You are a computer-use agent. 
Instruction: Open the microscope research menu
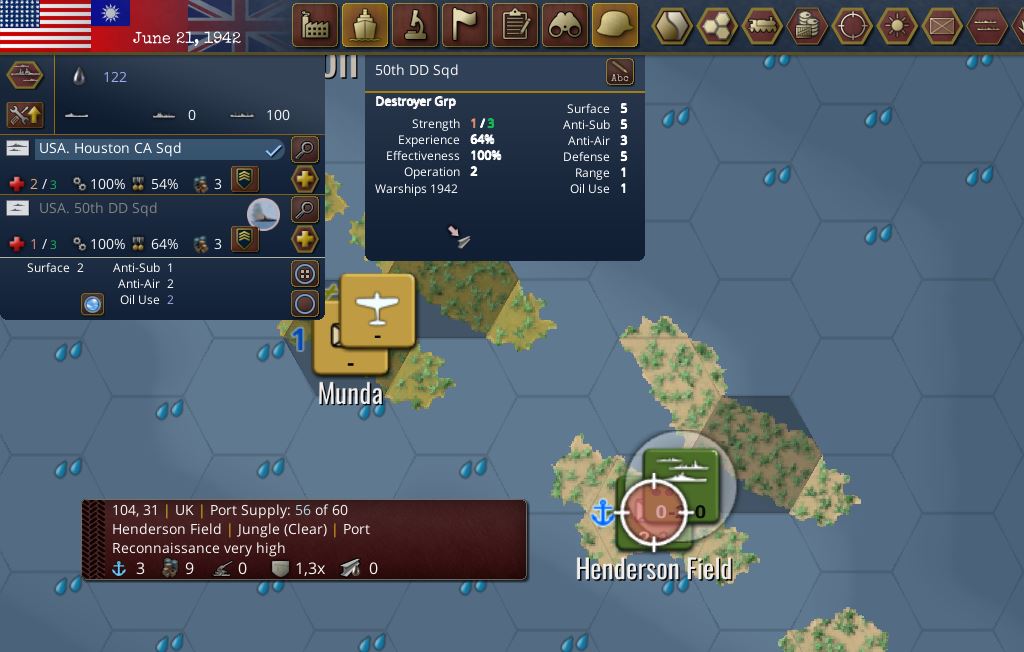[415, 25]
